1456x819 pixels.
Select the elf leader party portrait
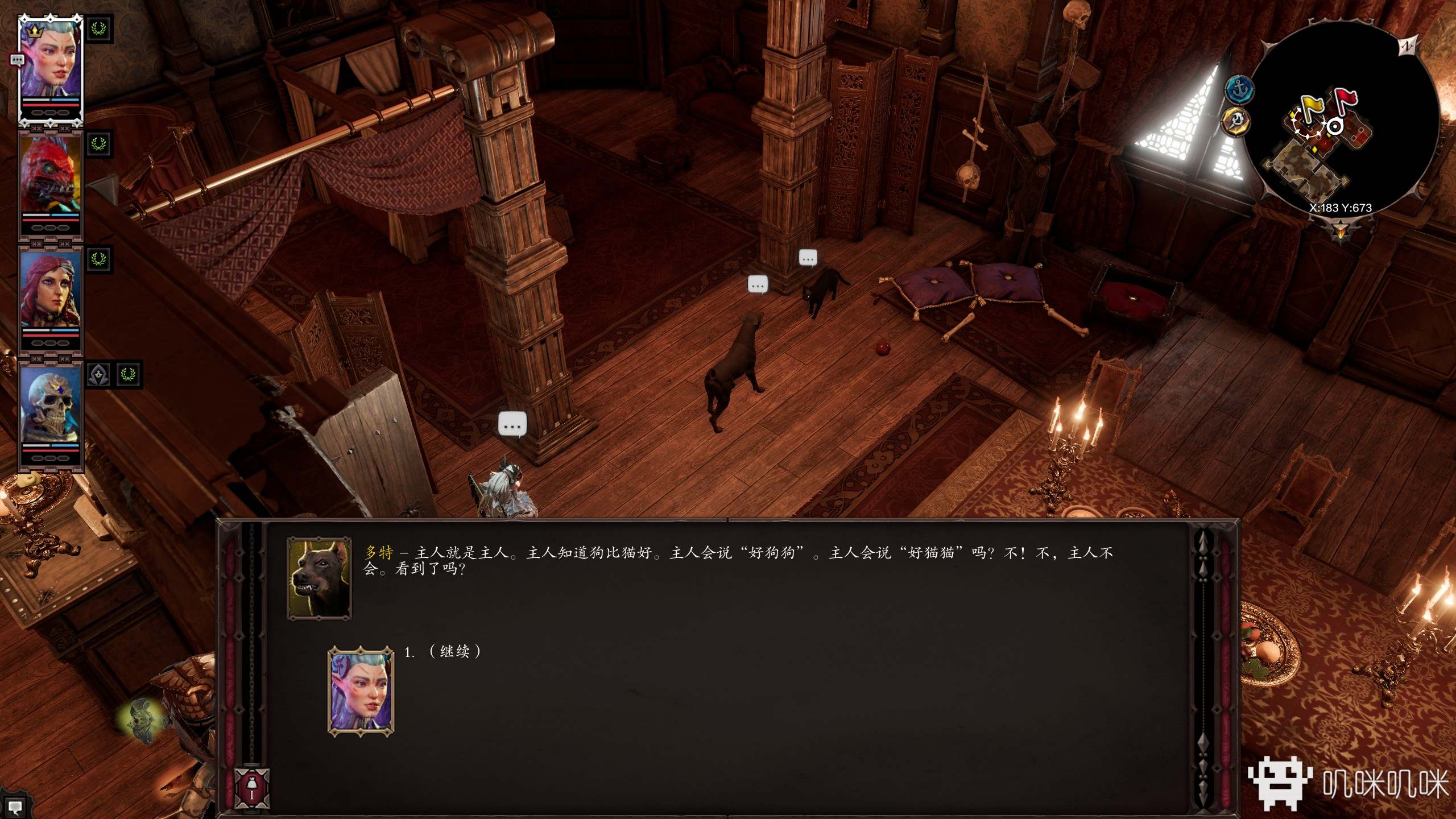[x=50, y=63]
